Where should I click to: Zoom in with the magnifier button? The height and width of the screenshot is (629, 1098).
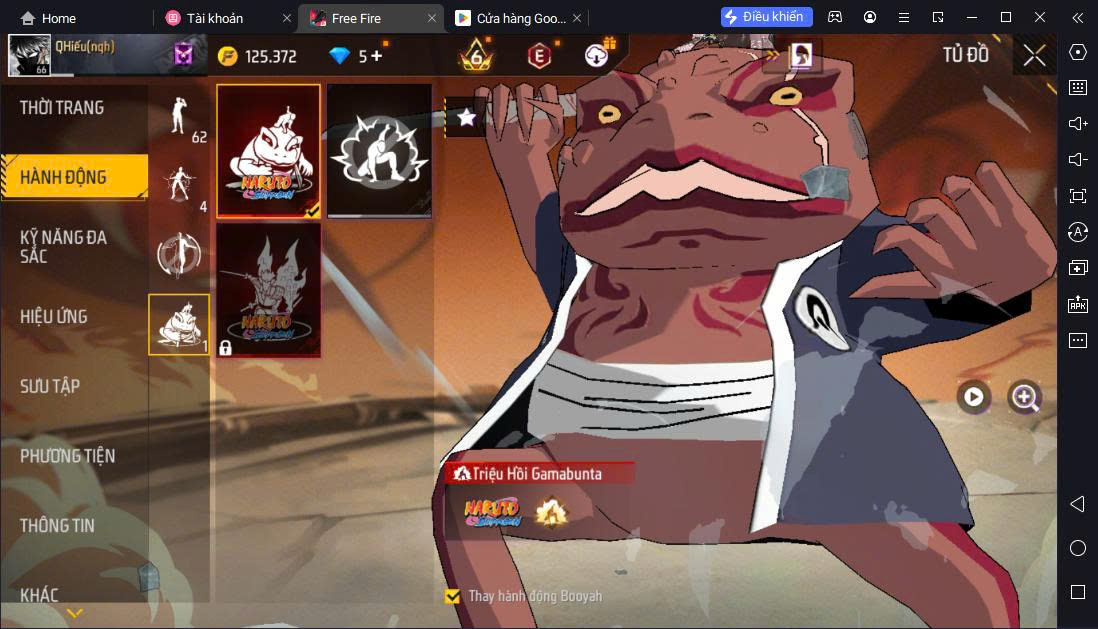click(x=1024, y=397)
